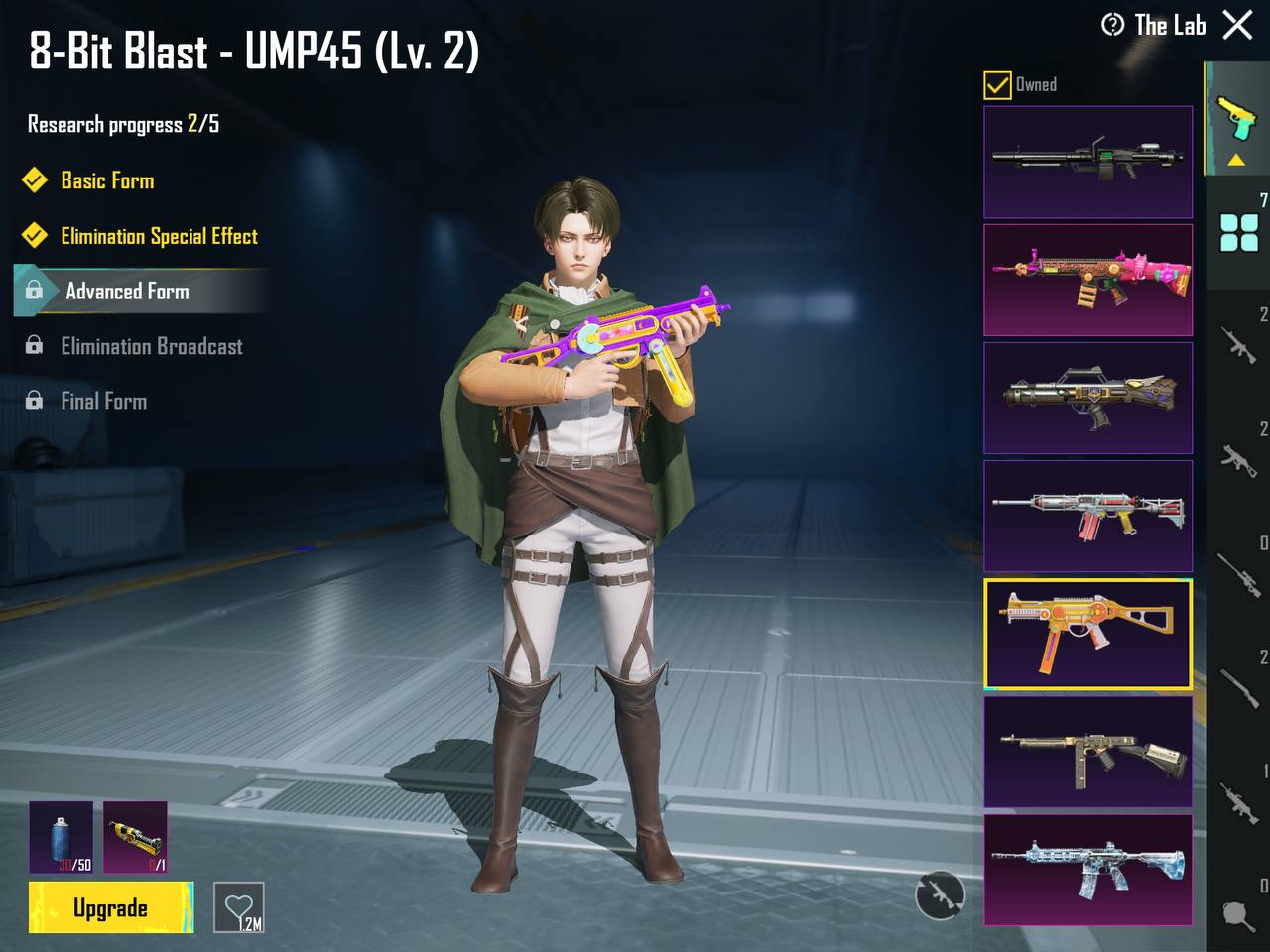Image resolution: width=1270 pixels, height=952 pixels.
Task: Click the blue spray paint can material
Action: [x=61, y=837]
